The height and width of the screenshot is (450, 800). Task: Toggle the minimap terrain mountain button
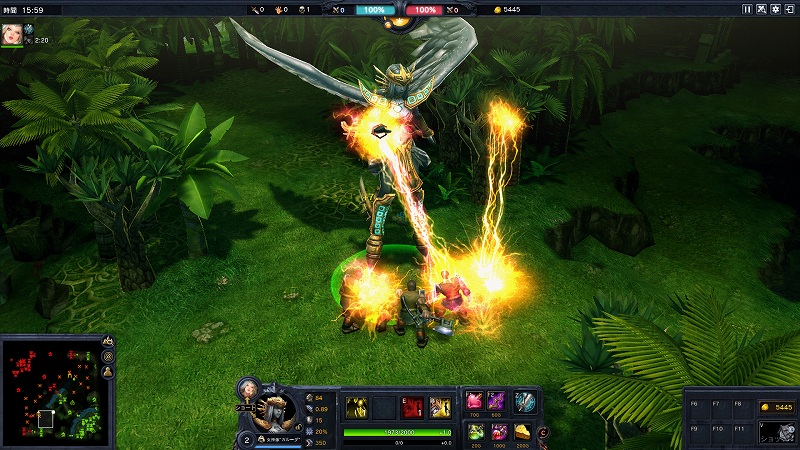[x=107, y=342]
